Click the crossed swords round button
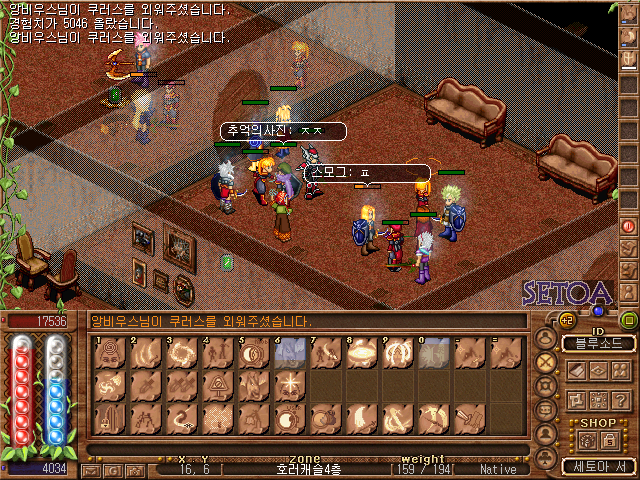640x480 pixels. (x=546, y=362)
